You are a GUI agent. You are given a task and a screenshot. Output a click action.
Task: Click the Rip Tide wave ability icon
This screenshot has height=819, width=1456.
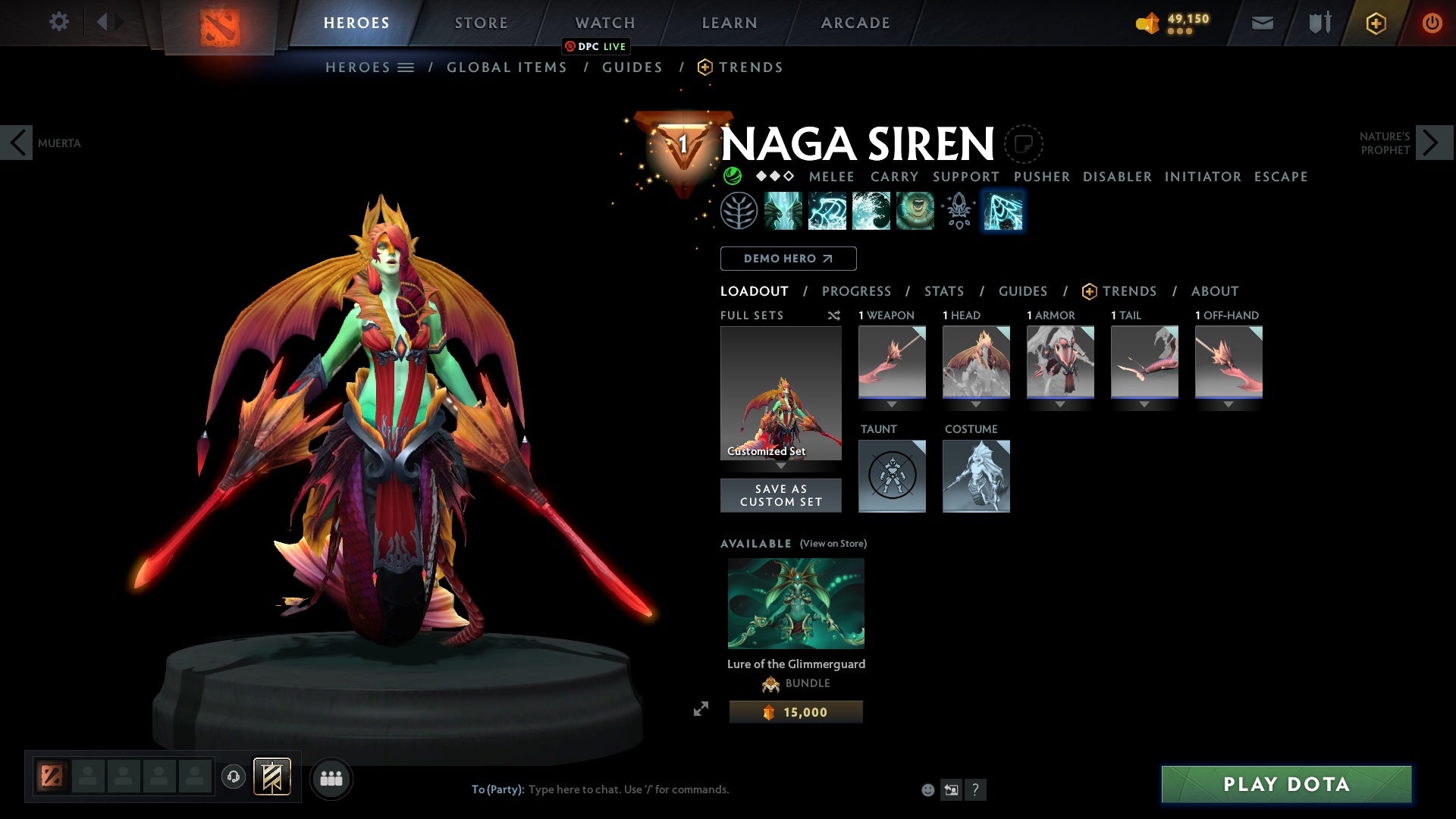pyautogui.click(x=872, y=211)
